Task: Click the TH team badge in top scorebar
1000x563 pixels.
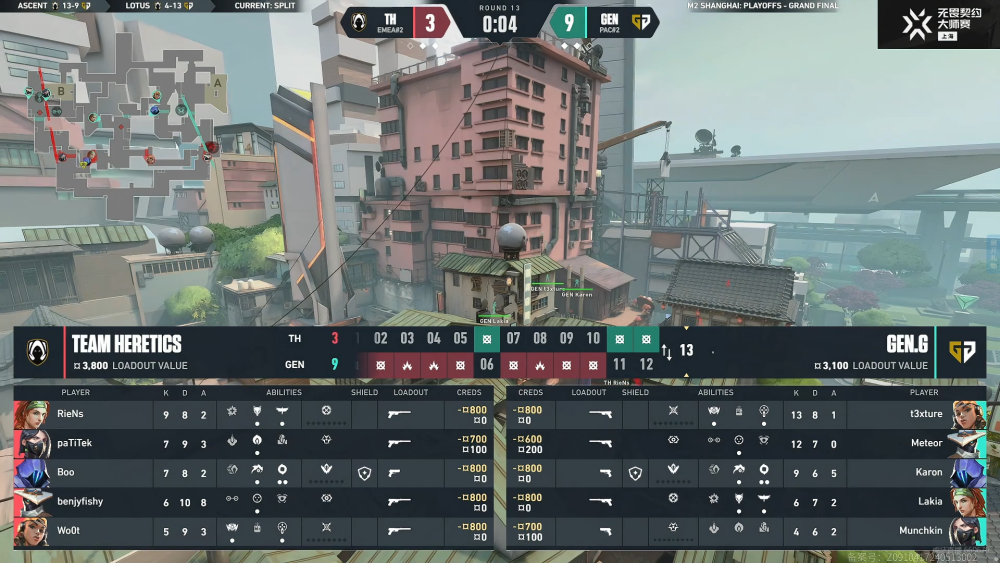Action: (360, 22)
